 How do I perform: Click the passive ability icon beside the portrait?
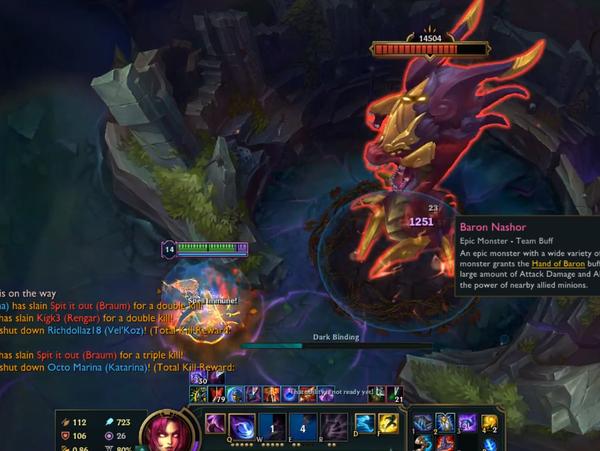click(x=214, y=424)
